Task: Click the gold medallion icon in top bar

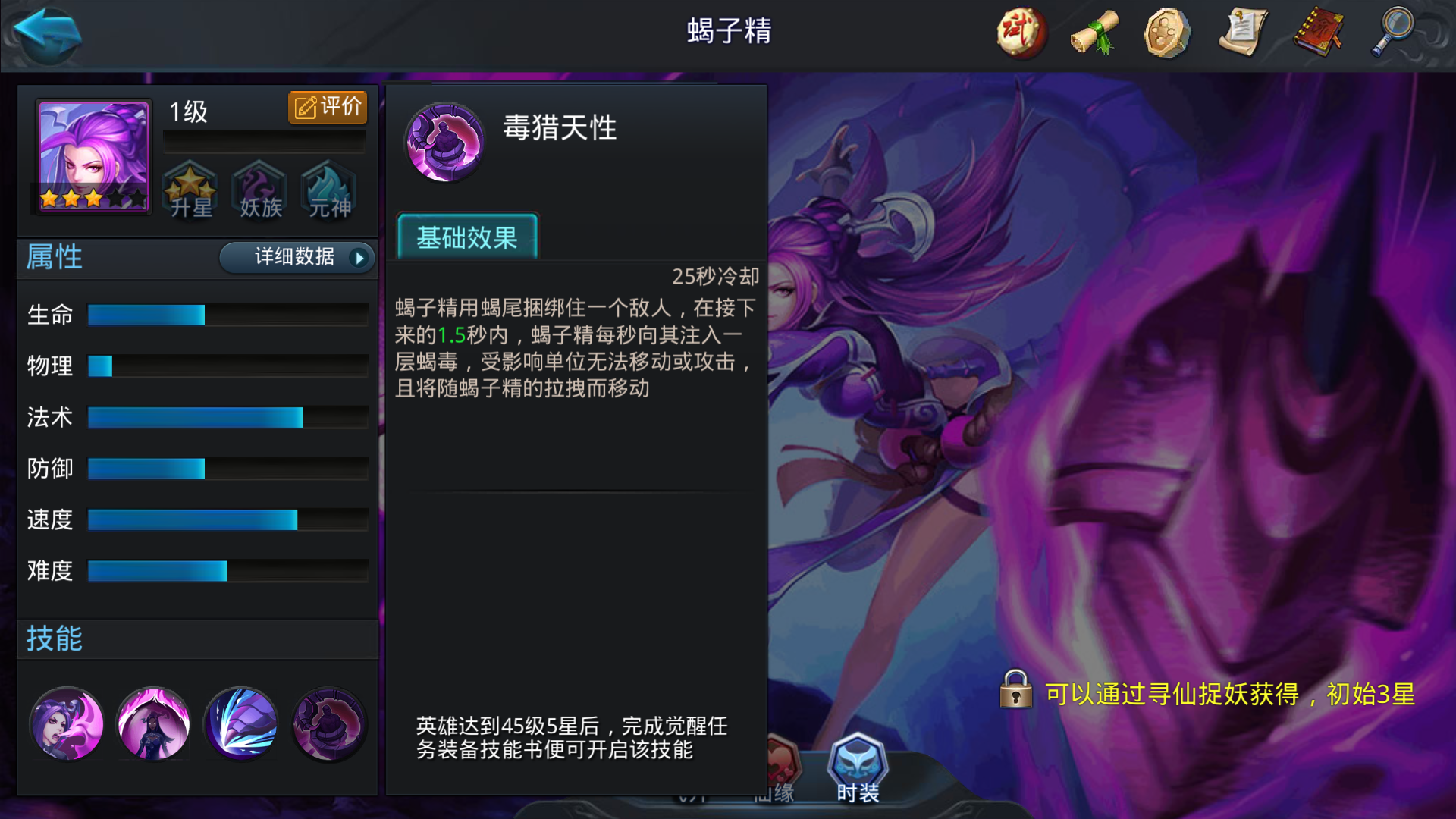Action: 1166,33
